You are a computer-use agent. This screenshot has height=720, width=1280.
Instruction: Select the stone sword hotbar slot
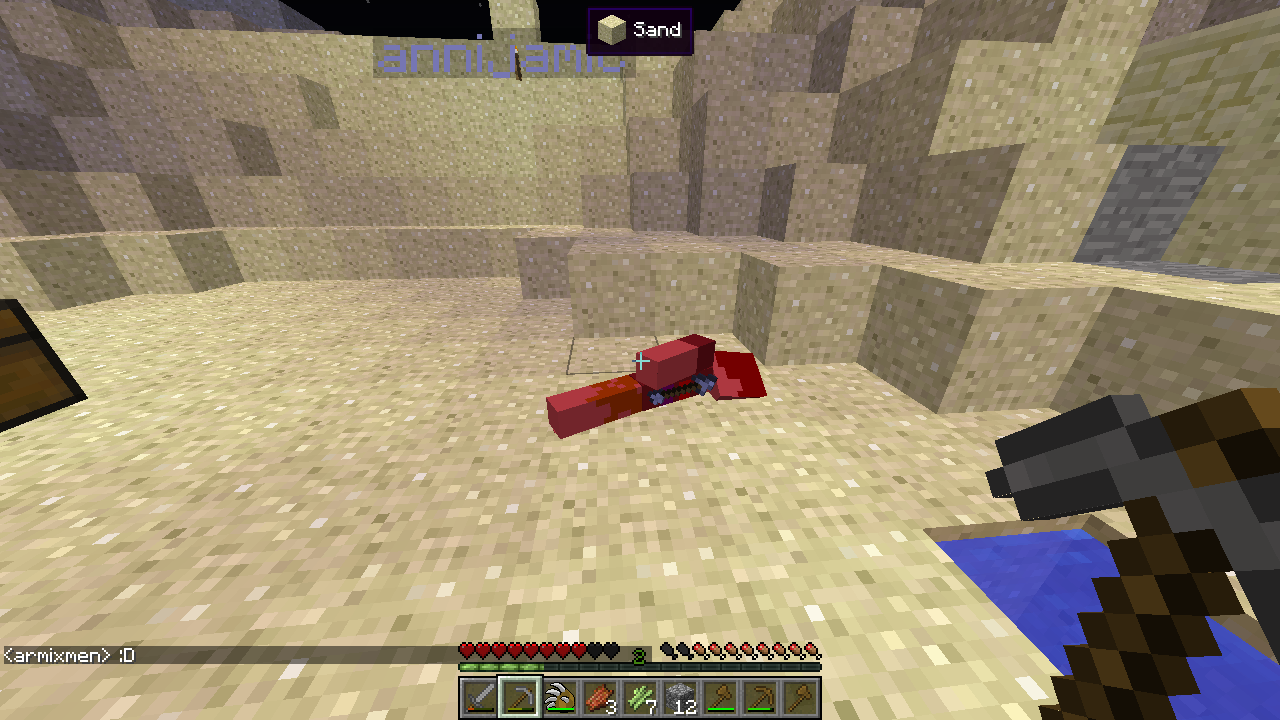[480, 697]
